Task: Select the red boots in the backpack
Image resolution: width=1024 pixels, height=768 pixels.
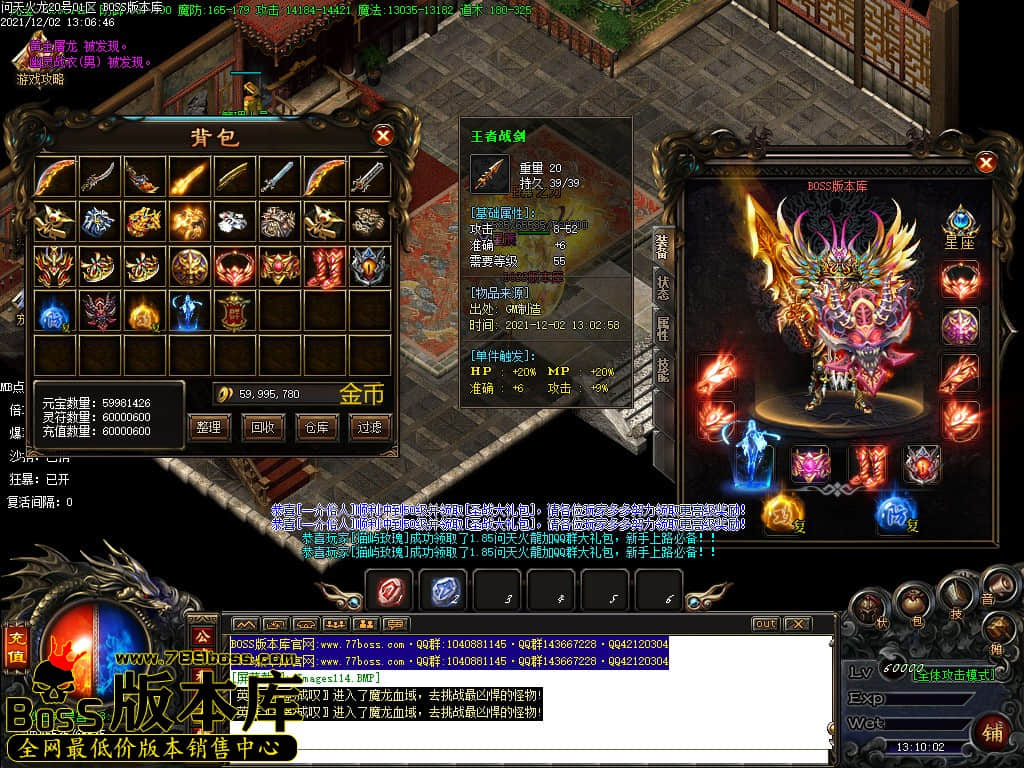Action: (x=325, y=267)
